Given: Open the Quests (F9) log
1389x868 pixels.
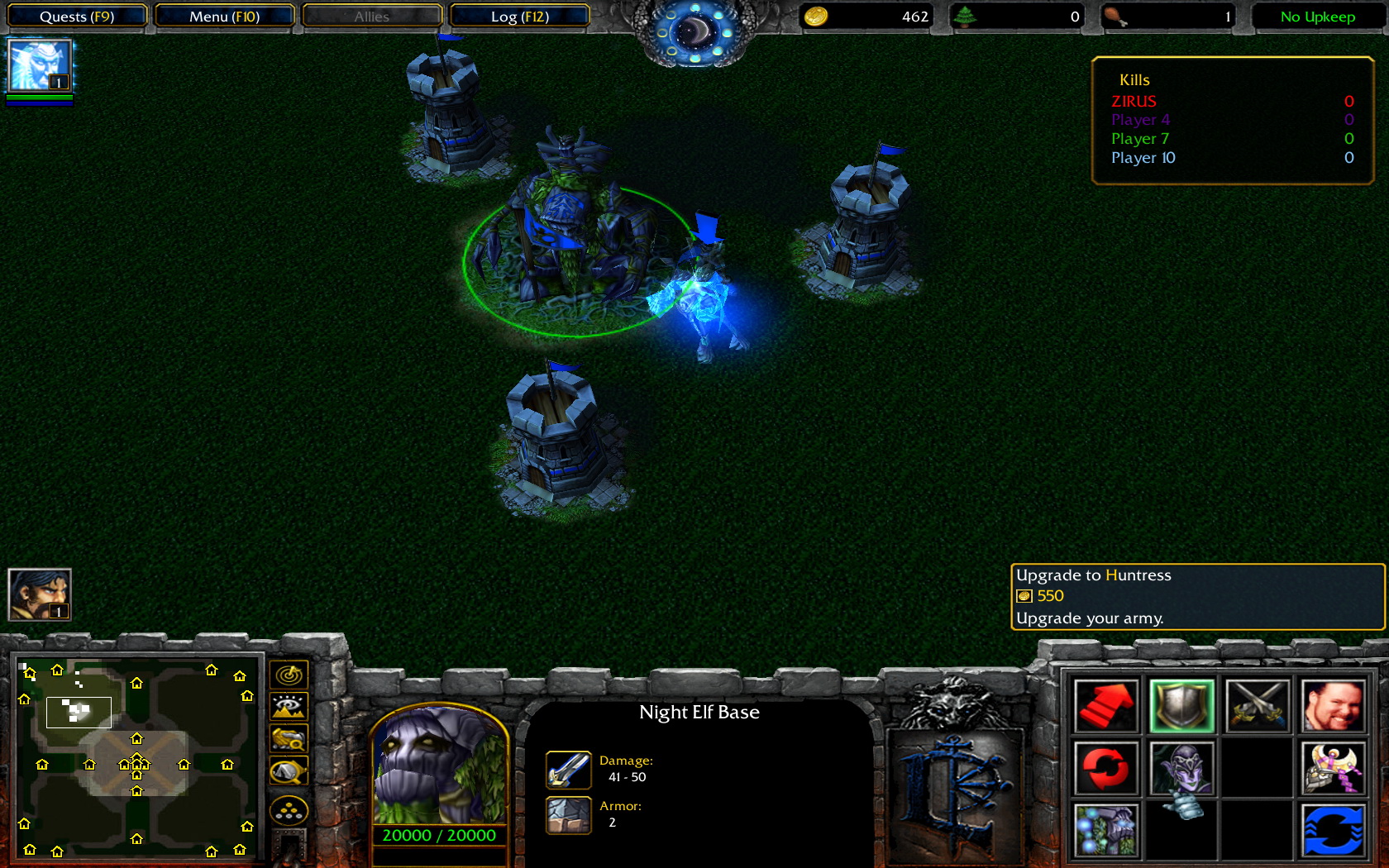Looking at the screenshot, I should pos(77,17).
